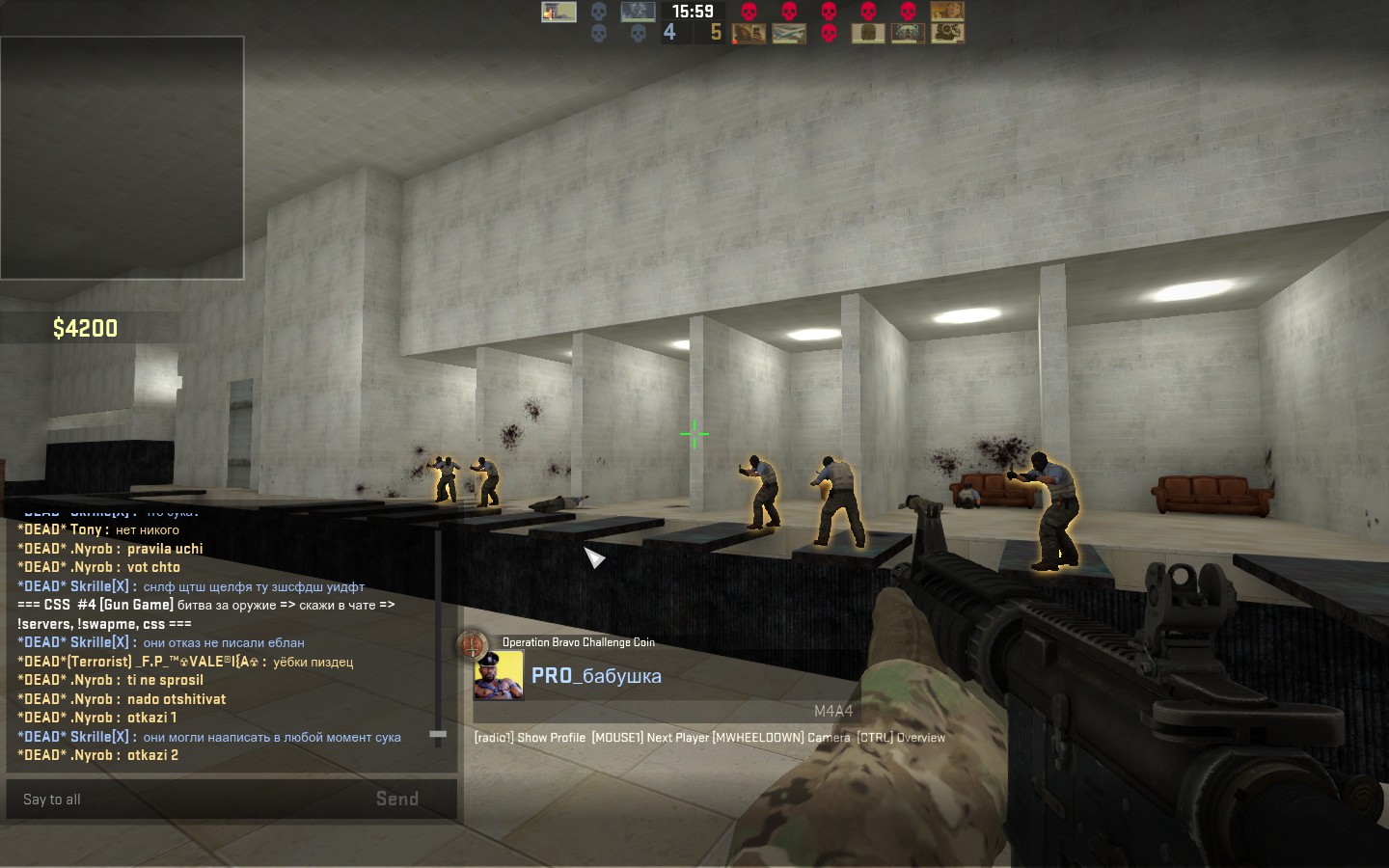Screen dimensions: 1389x868
Task: Click the "Say to all" chat input
Action: coord(183,800)
